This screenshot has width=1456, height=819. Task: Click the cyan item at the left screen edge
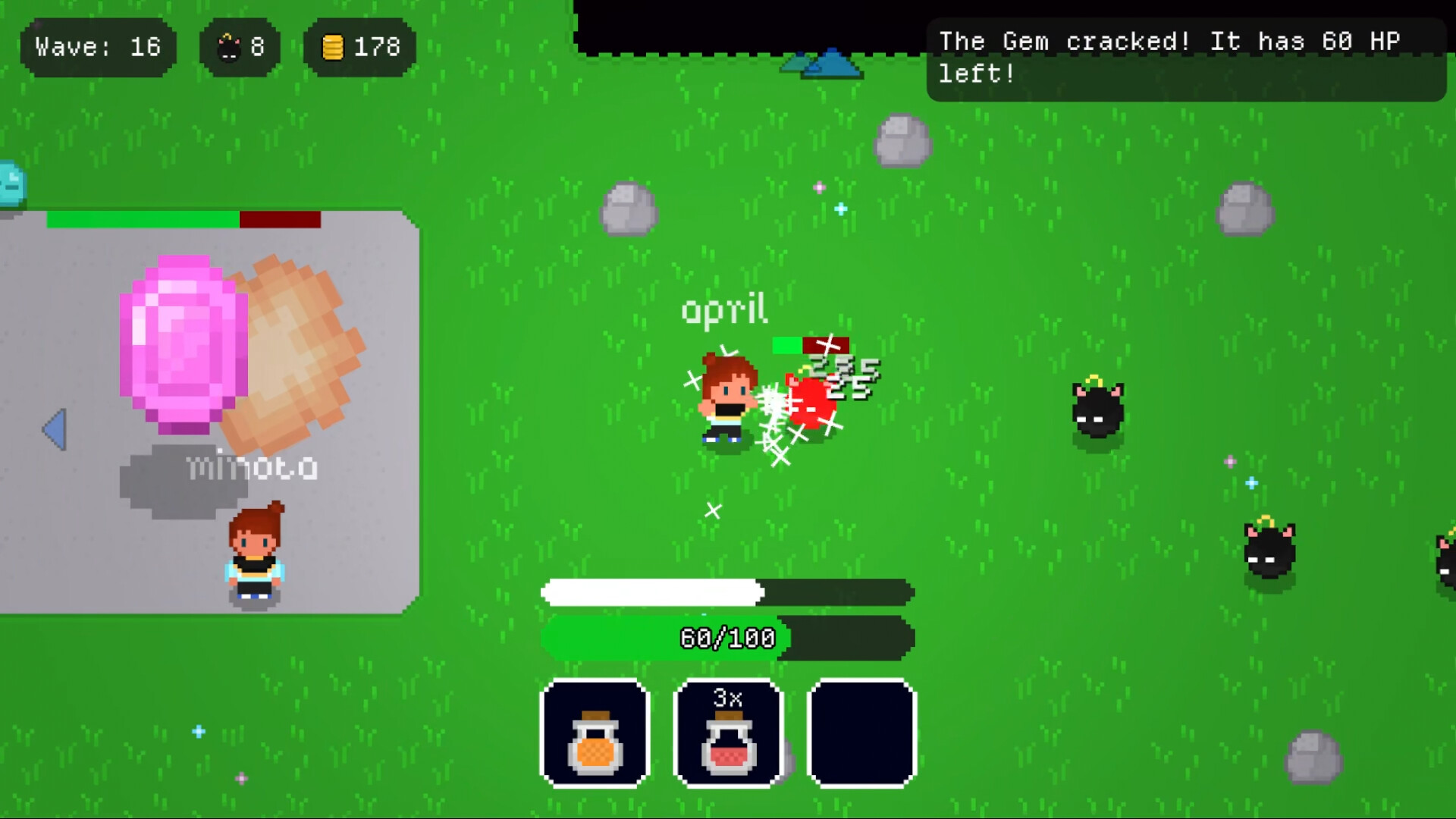(x=9, y=182)
